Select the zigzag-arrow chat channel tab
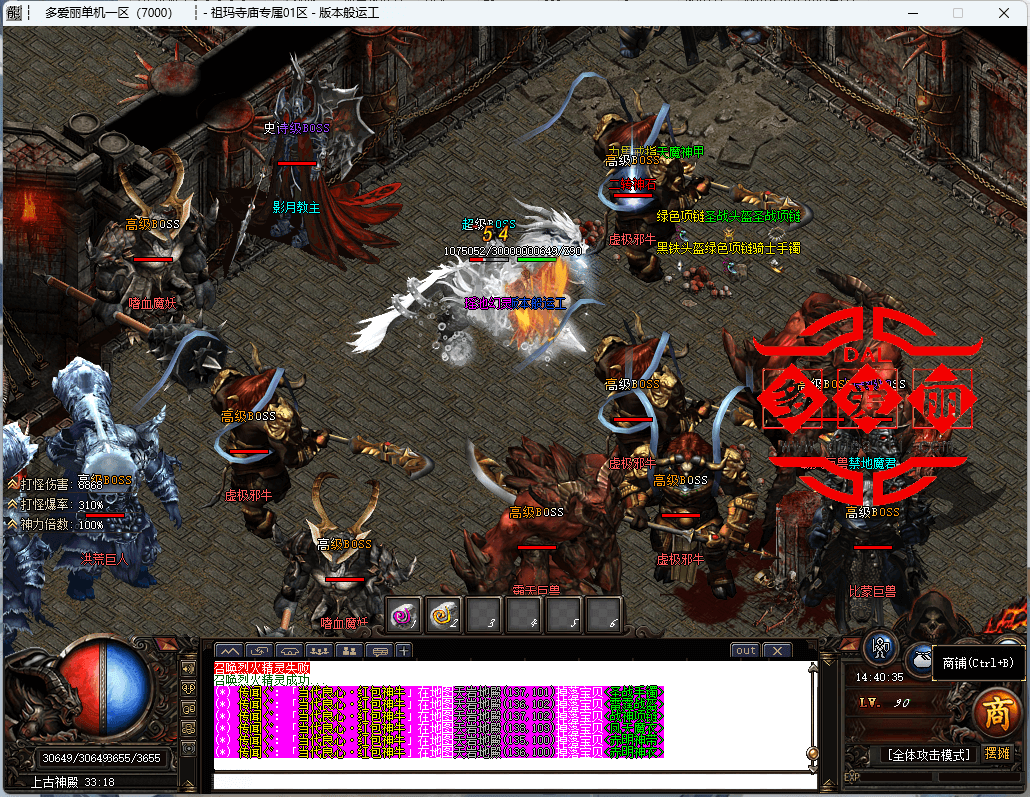Image resolution: width=1030 pixels, height=797 pixels. coord(259,650)
